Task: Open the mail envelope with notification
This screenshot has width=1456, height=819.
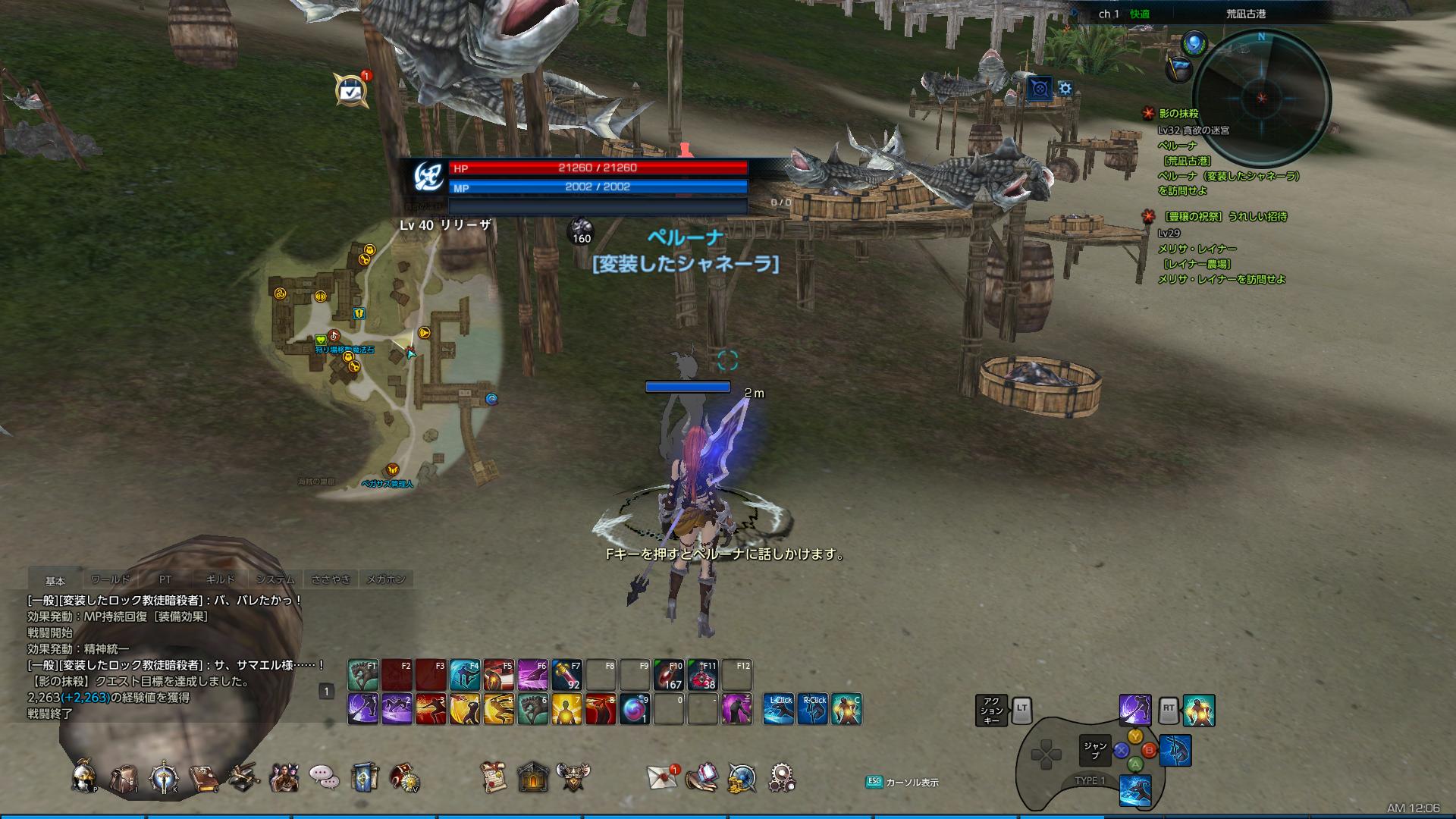Action: [x=662, y=777]
